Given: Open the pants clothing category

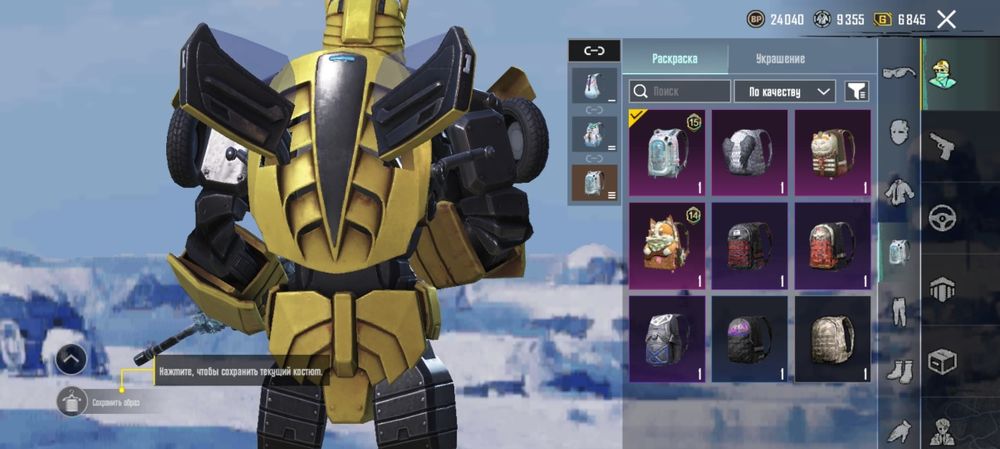Looking at the screenshot, I should pos(898,311).
